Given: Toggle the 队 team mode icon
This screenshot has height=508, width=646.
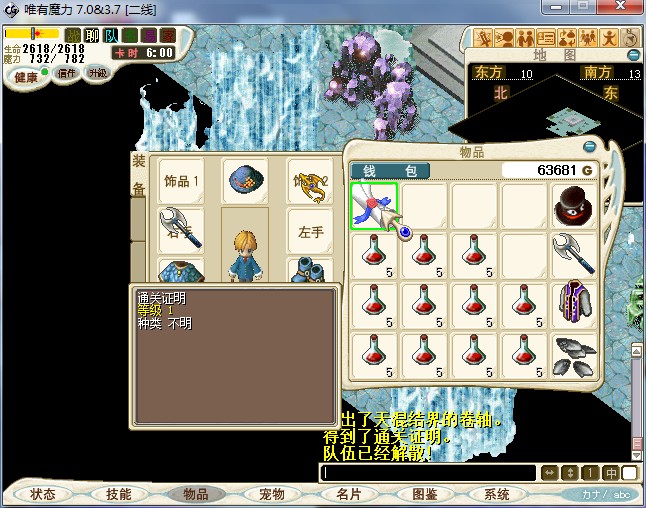Looking at the screenshot, I should [x=111, y=36].
